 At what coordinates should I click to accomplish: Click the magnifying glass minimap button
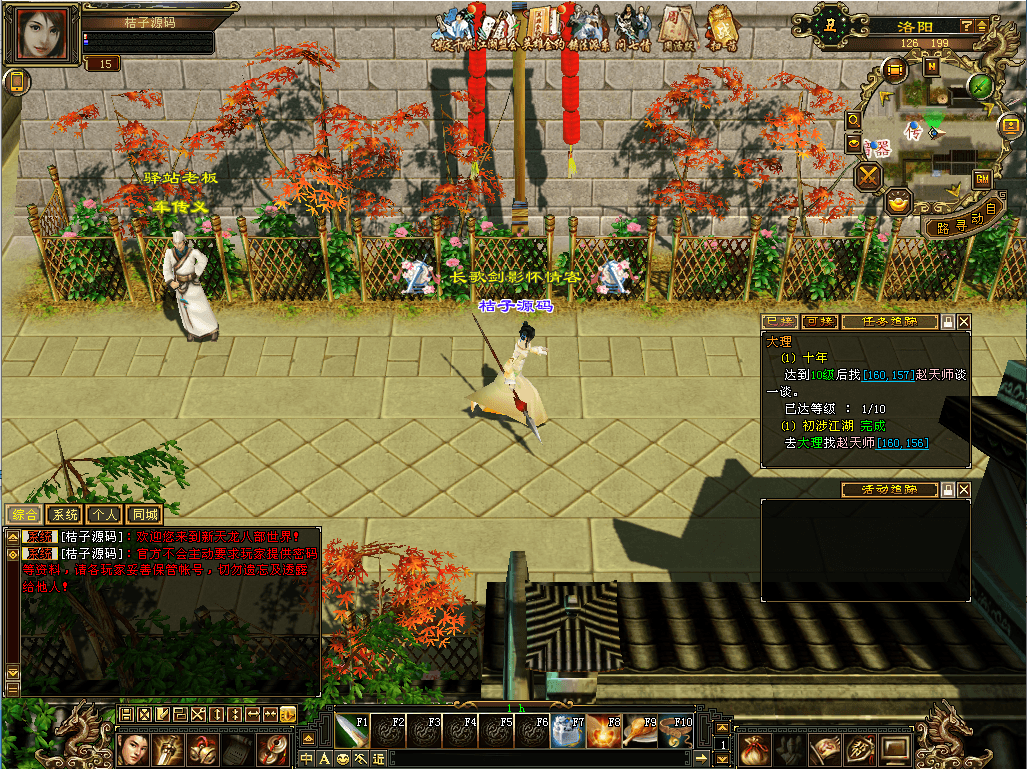pos(854,120)
